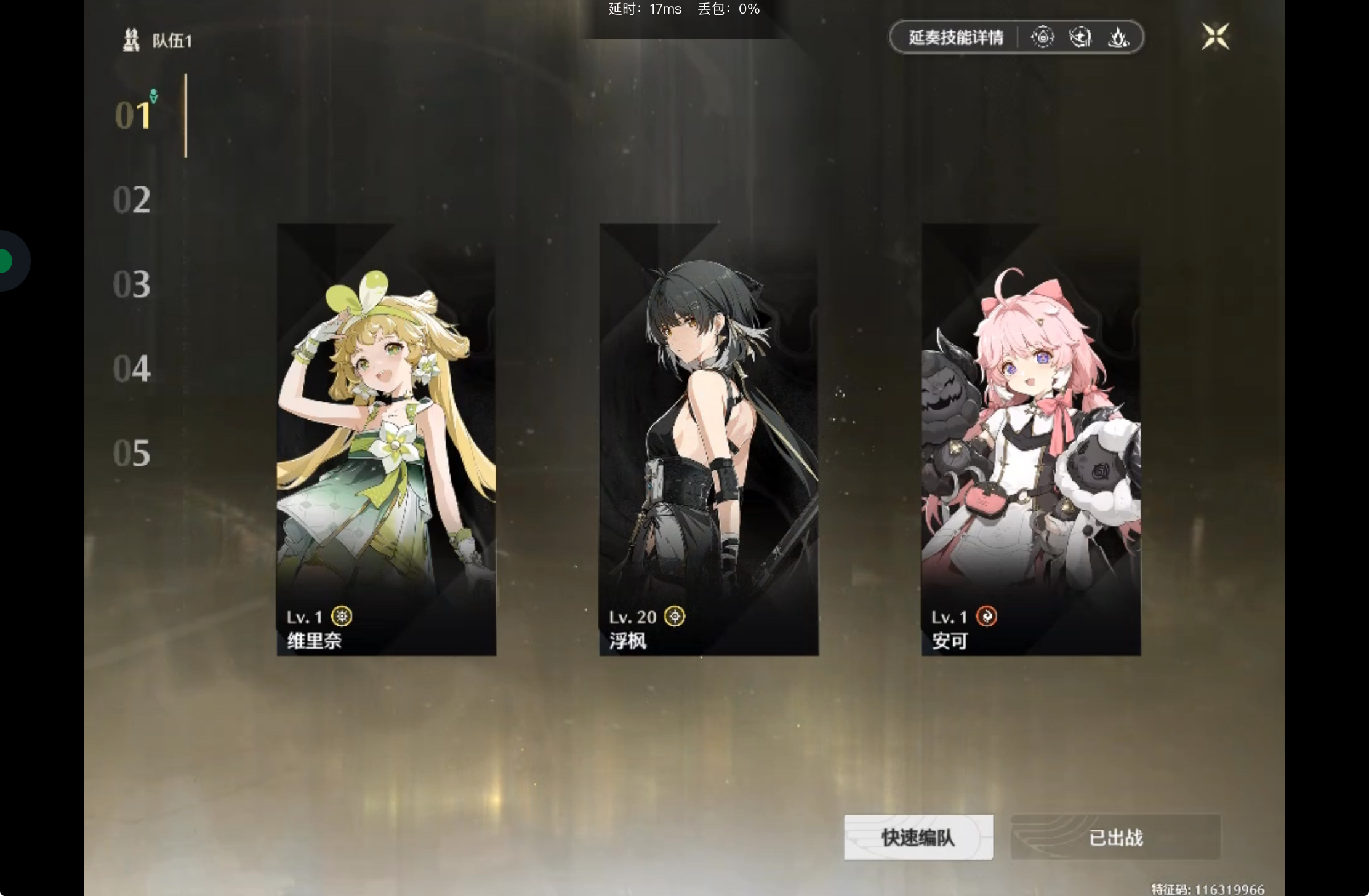Switch to team slot 01
The width and height of the screenshot is (1369, 896).
click(133, 115)
